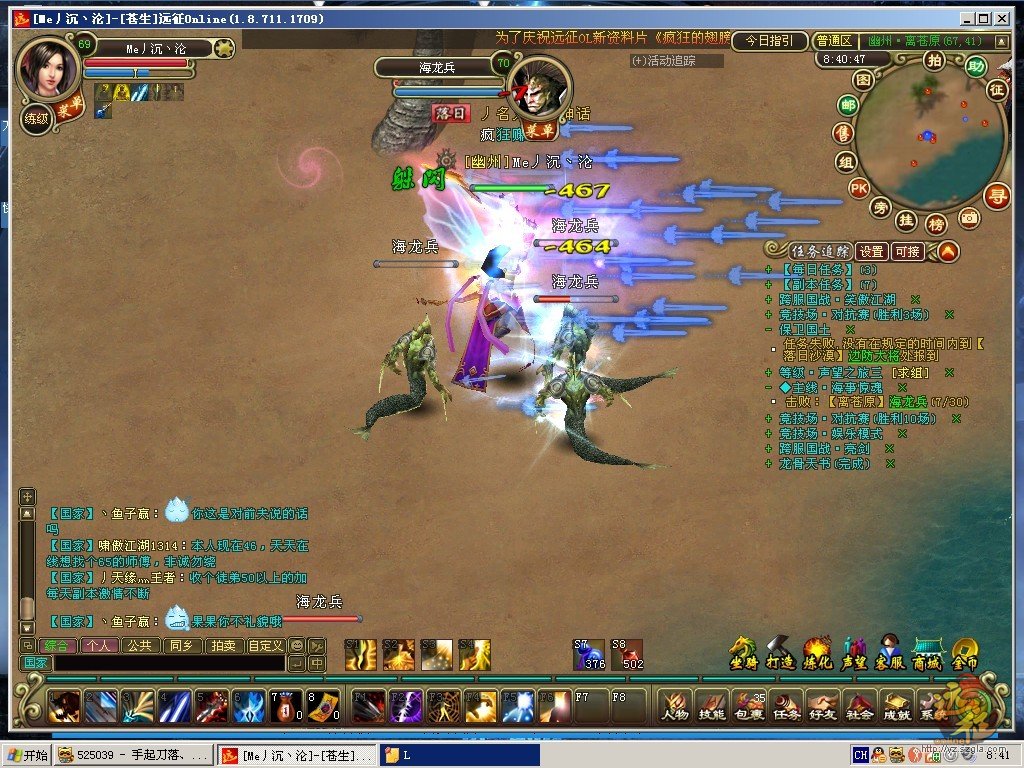Select the 拍卖 chat channel tab
The width and height of the screenshot is (1024, 768).
(x=222, y=646)
